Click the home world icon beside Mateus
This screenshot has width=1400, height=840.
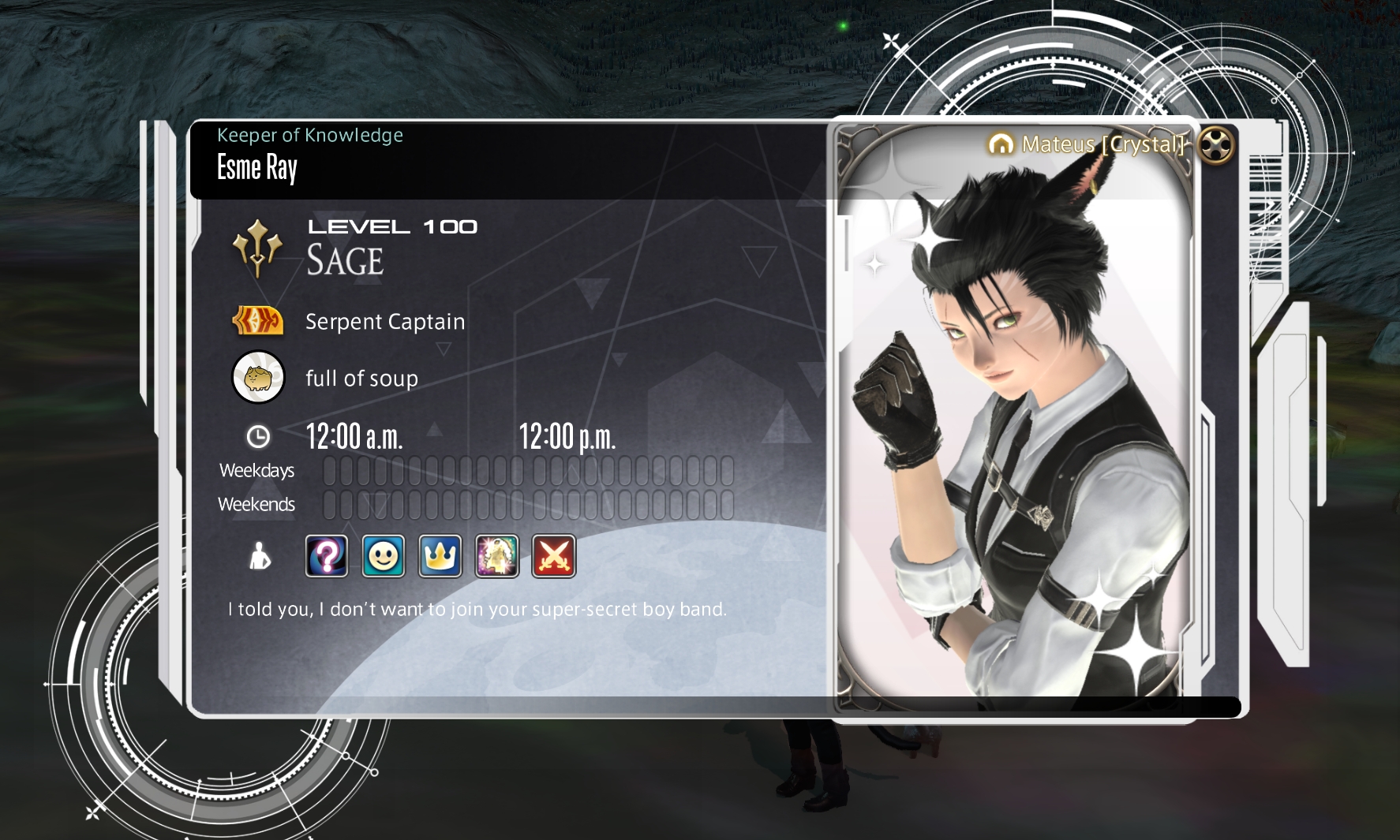pyautogui.click(x=1001, y=144)
